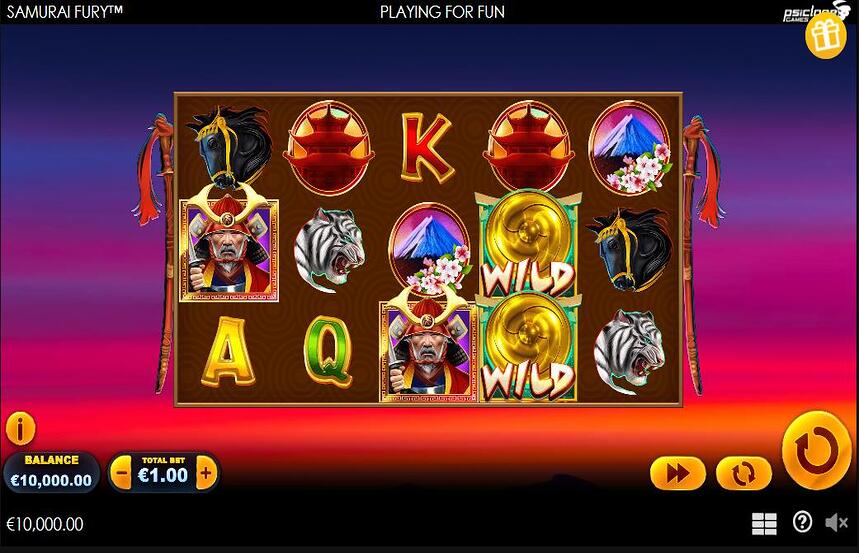
Task: Decrease total bet with the minus button
Action: tap(121, 473)
